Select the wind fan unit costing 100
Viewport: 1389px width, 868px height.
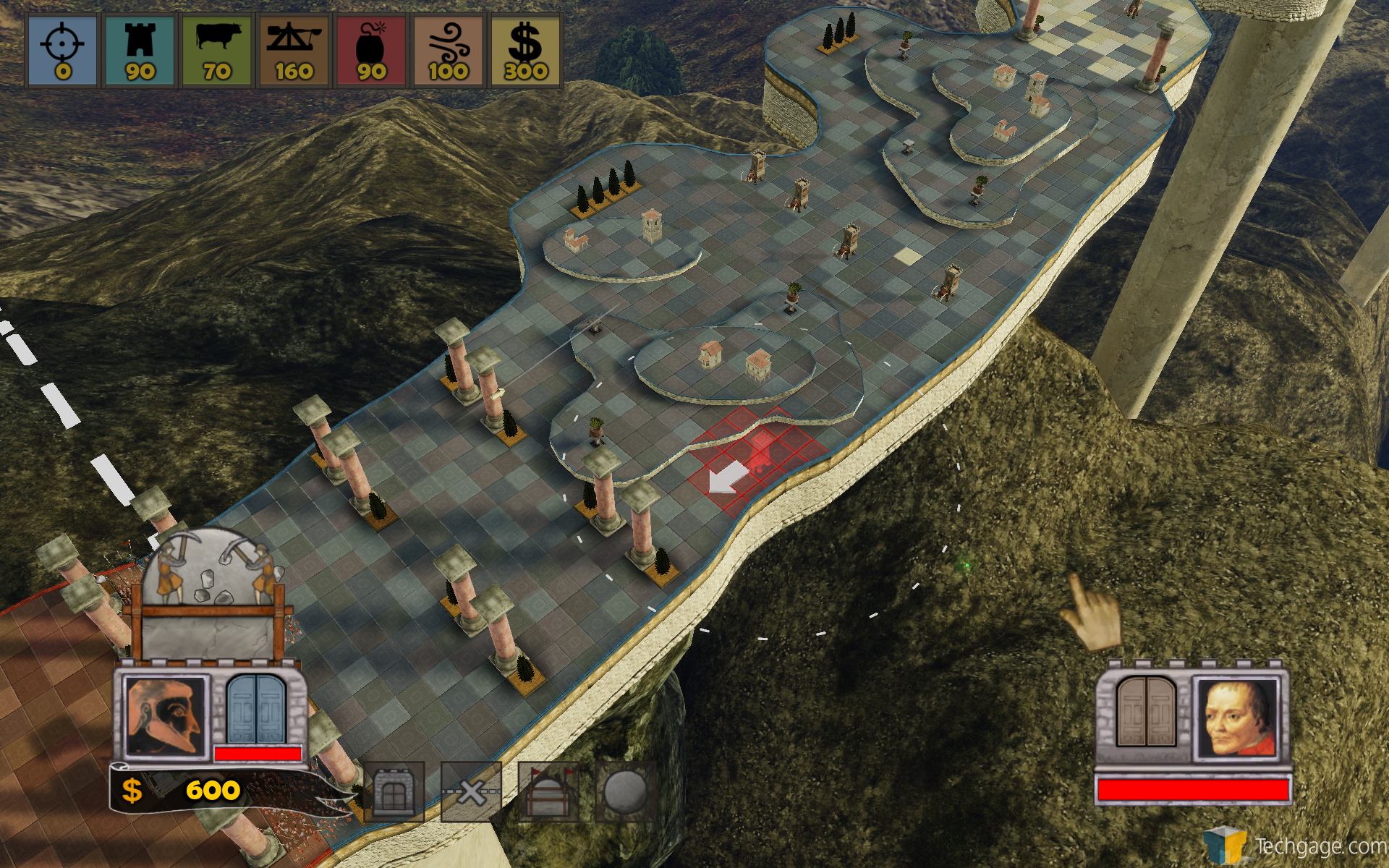(x=449, y=49)
